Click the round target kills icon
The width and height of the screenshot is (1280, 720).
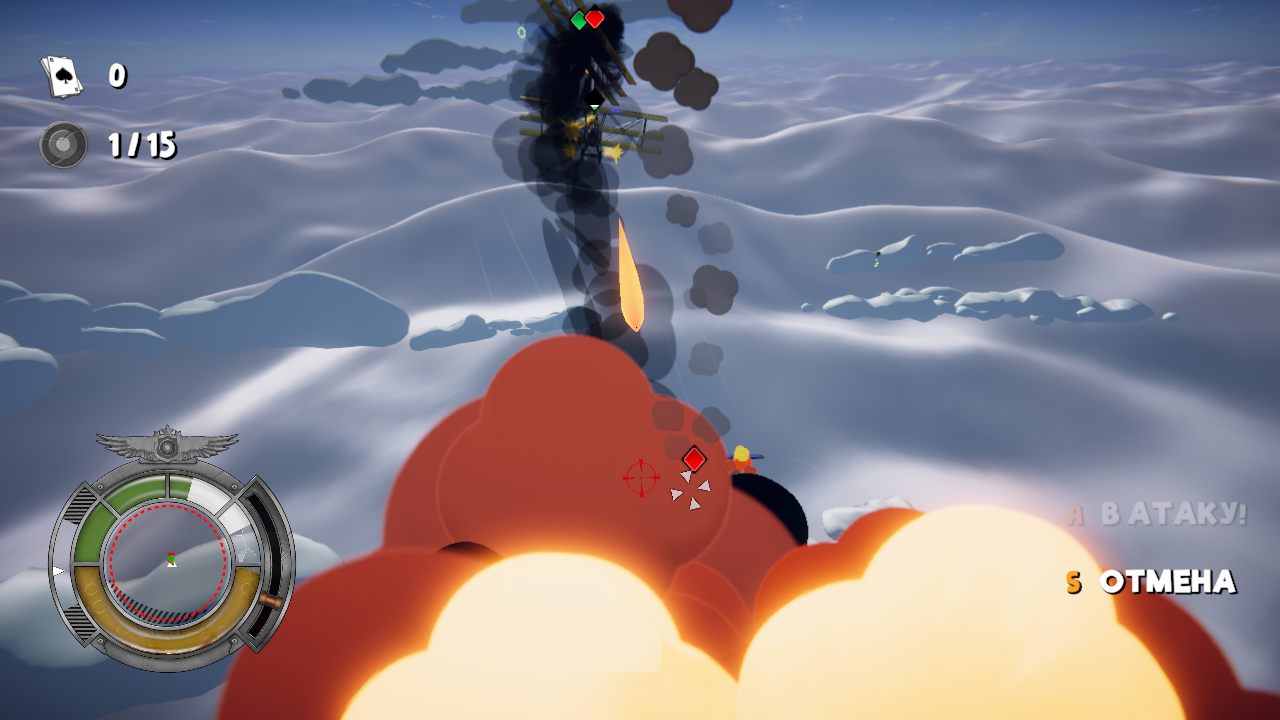pyautogui.click(x=62, y=145)
